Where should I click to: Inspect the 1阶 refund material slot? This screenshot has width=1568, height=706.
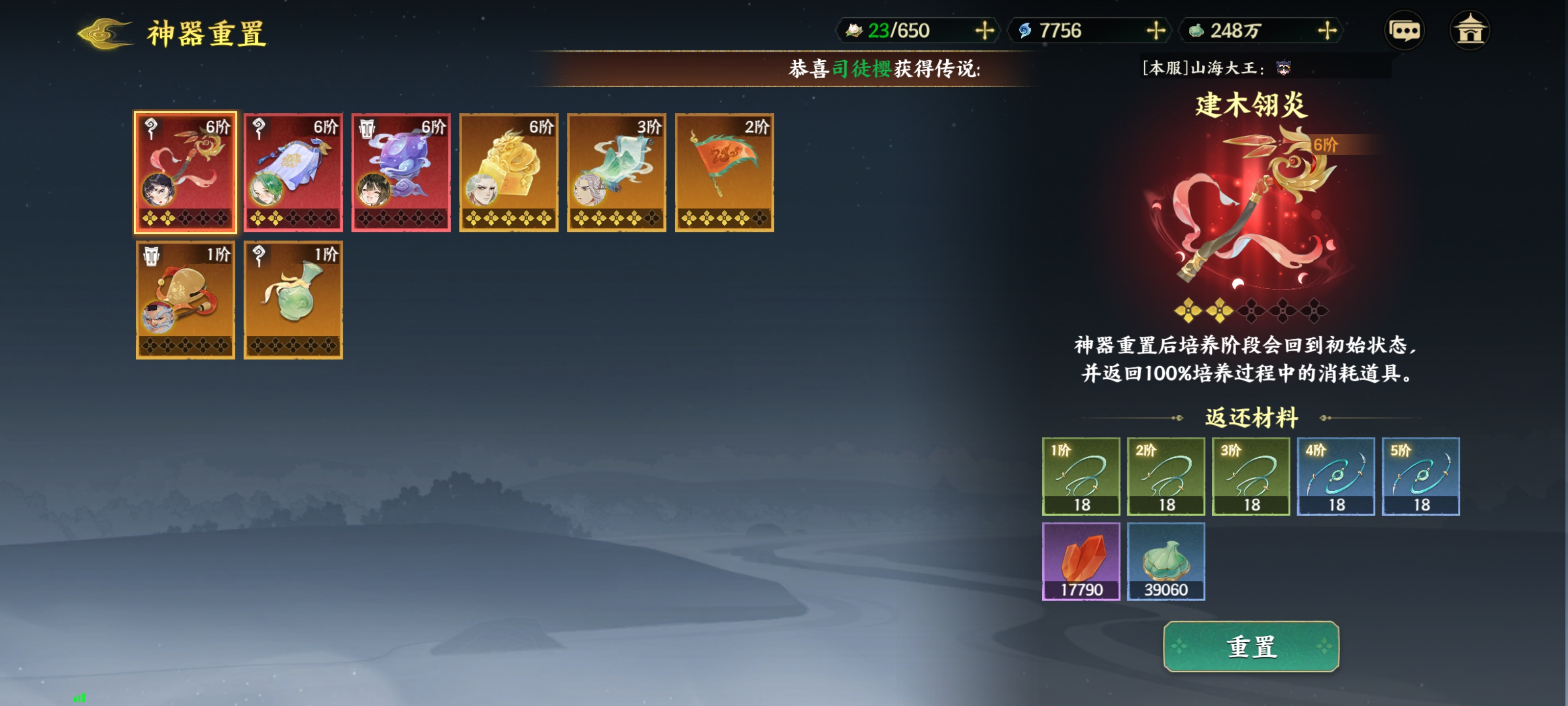1080,477
